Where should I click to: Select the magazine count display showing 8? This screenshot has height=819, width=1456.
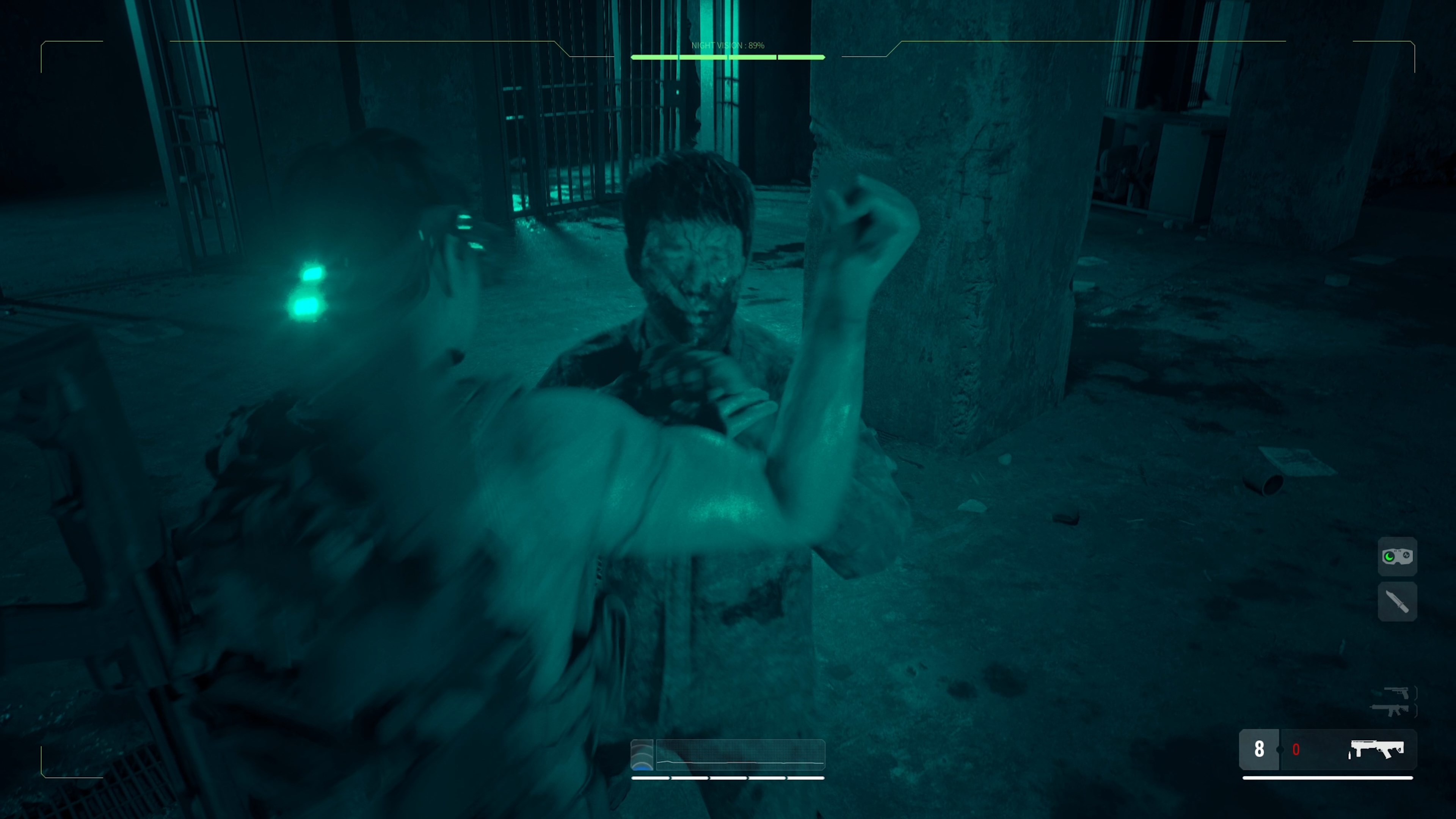click(x=1260, y=749)
